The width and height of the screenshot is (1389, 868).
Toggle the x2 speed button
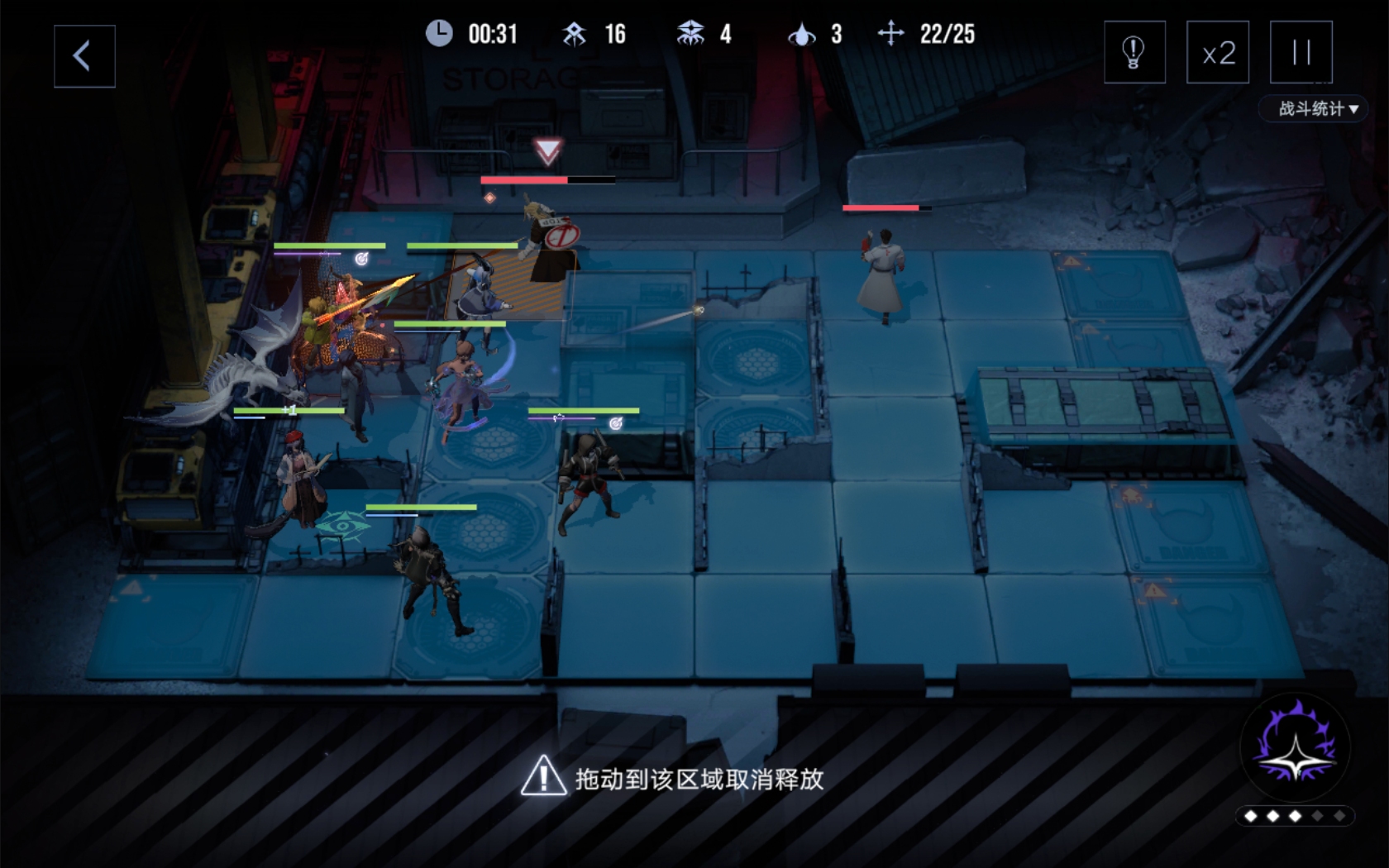[1218, 53]
